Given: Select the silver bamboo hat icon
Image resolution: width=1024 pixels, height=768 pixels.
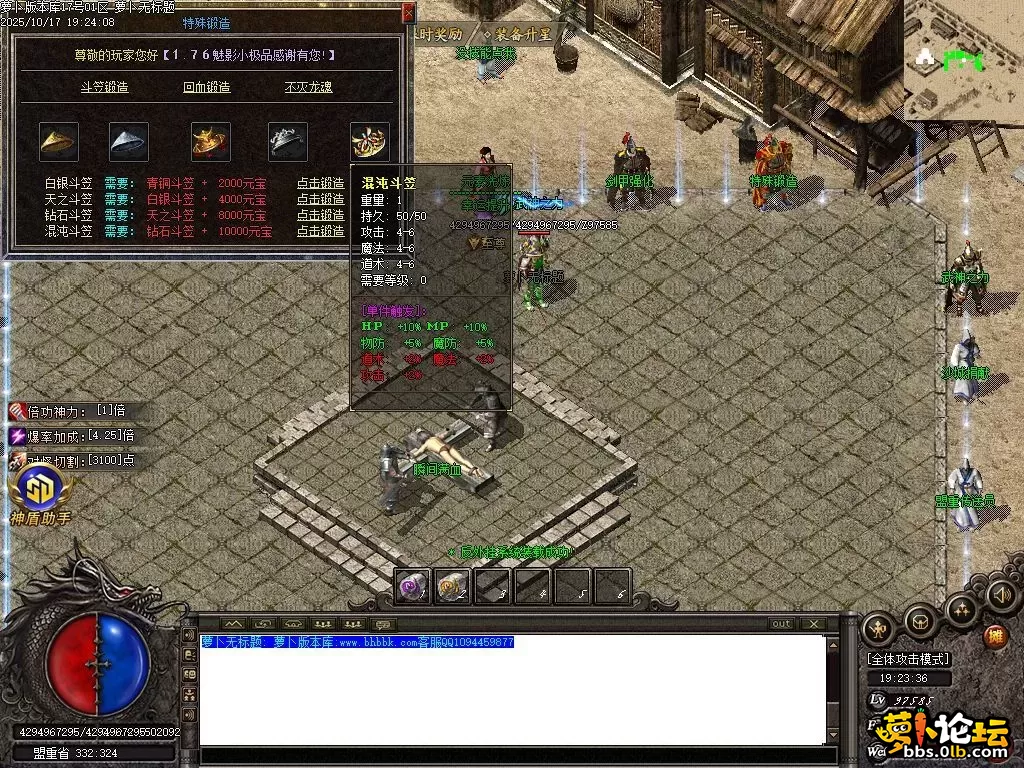Looking at the screenshot, I should pyautogui.click(x=129, y=142).
